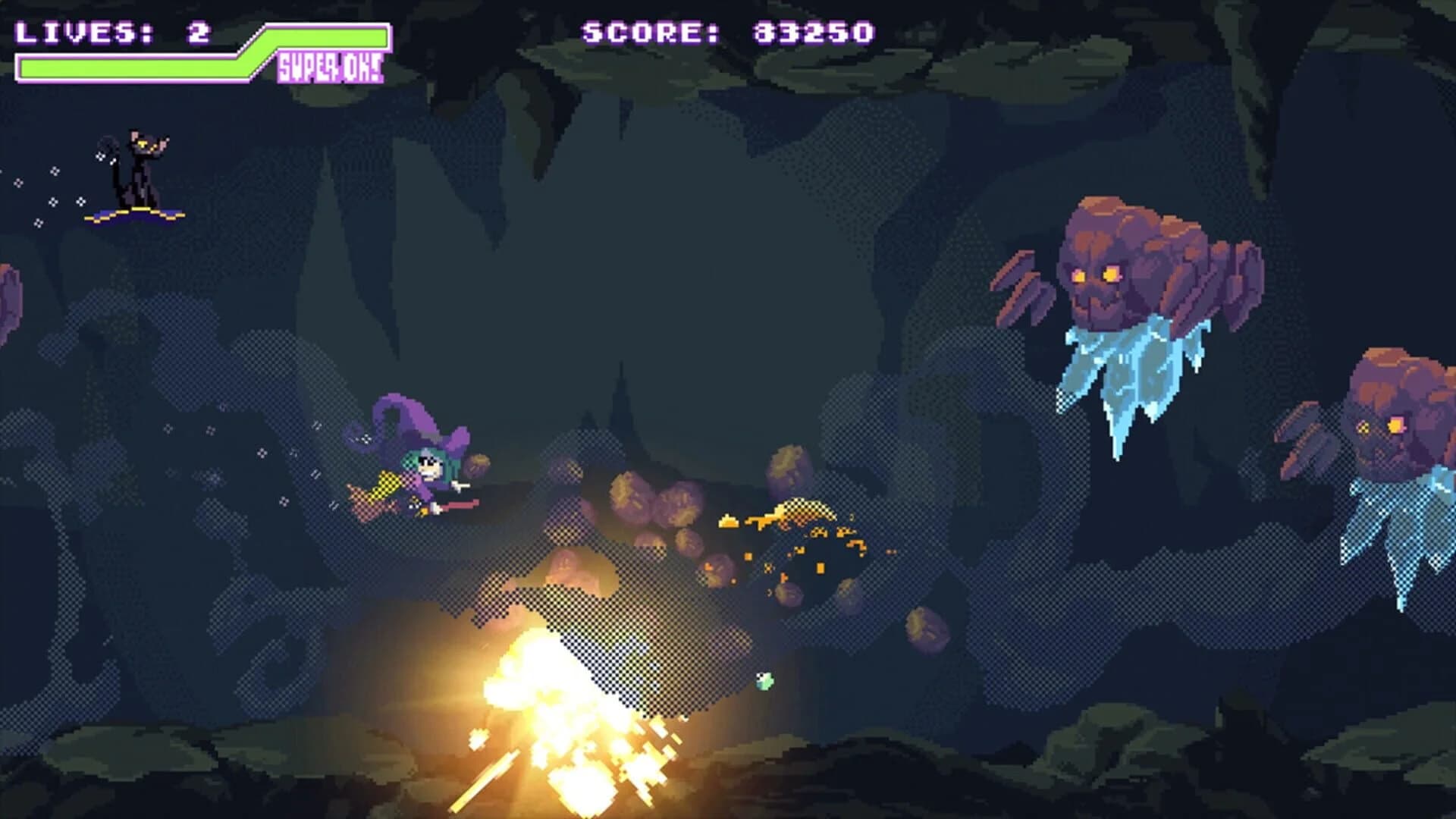Click the SCORE: 83250 text
Viewport: 1456px width, 819px height.
[728, 32]
